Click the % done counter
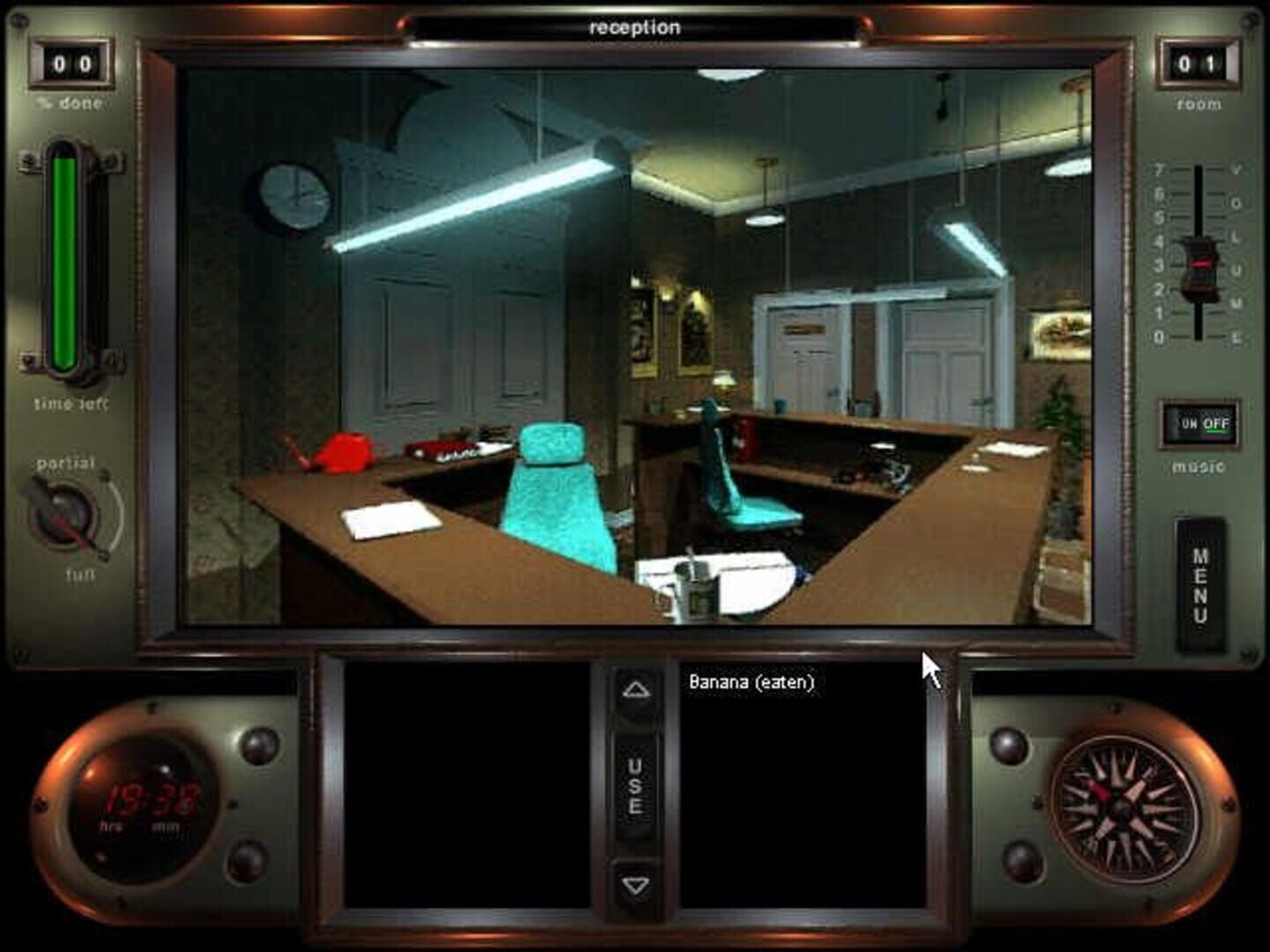 click(74, 62)
